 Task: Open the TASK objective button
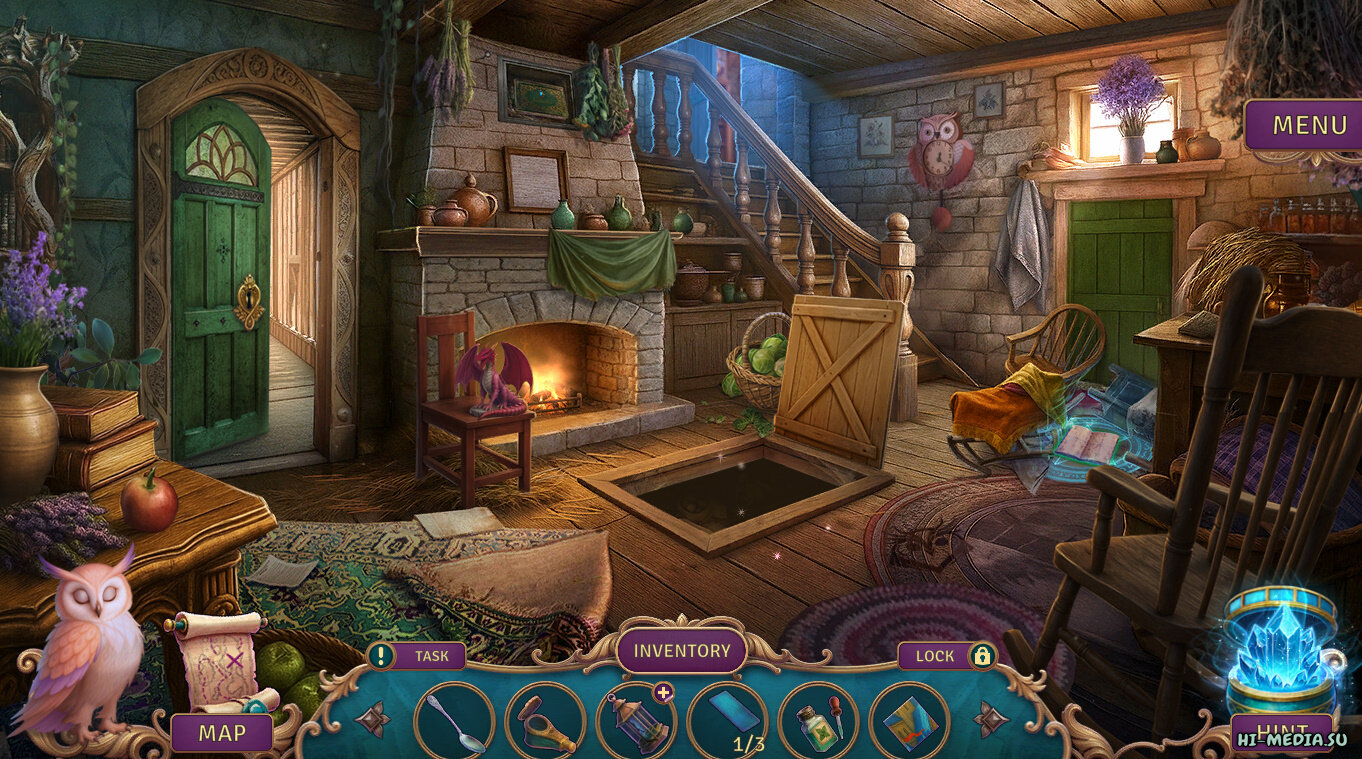pos(417,656)
